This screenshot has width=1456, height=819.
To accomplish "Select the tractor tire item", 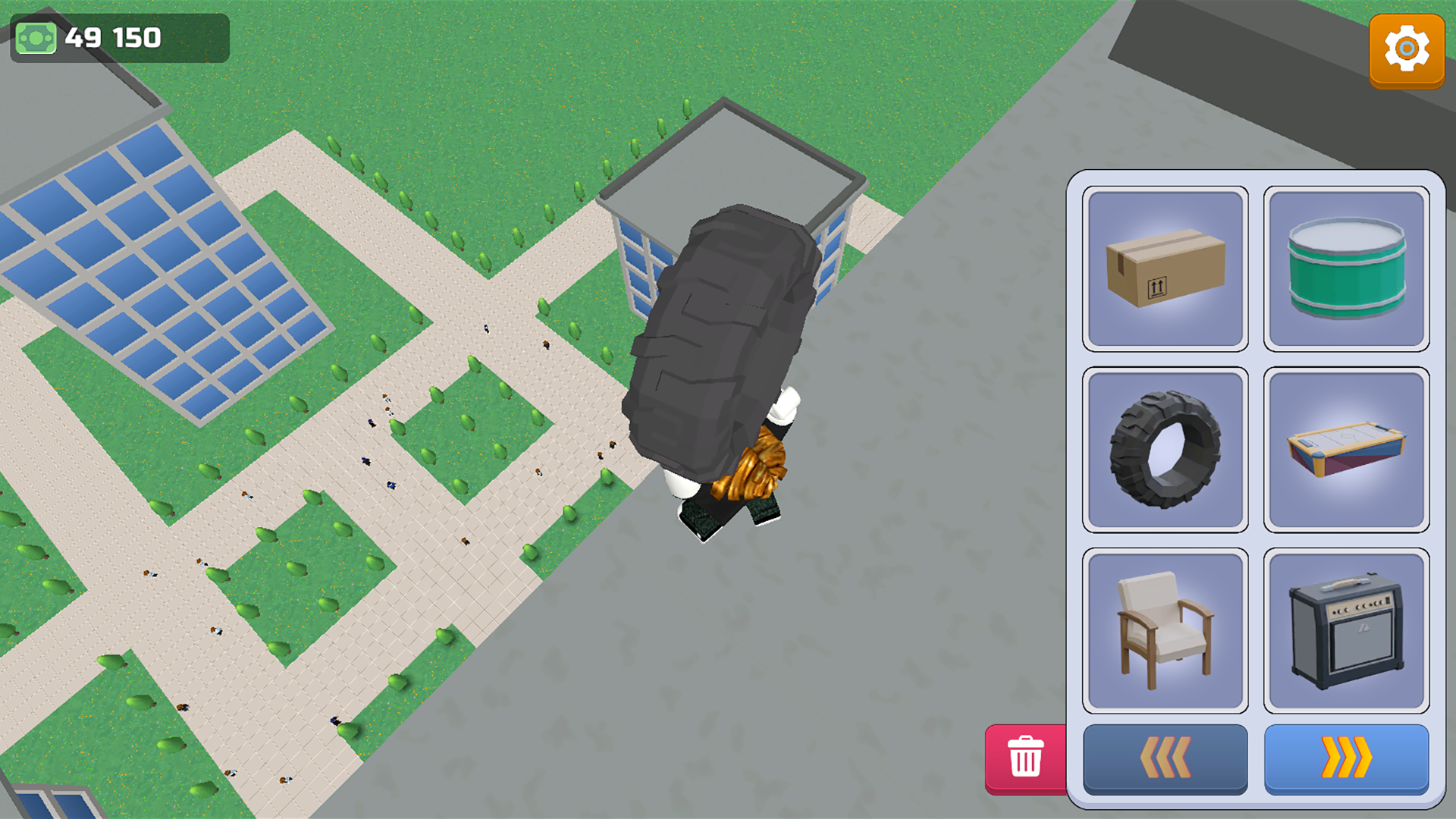I will click(x=1166, y=449).
